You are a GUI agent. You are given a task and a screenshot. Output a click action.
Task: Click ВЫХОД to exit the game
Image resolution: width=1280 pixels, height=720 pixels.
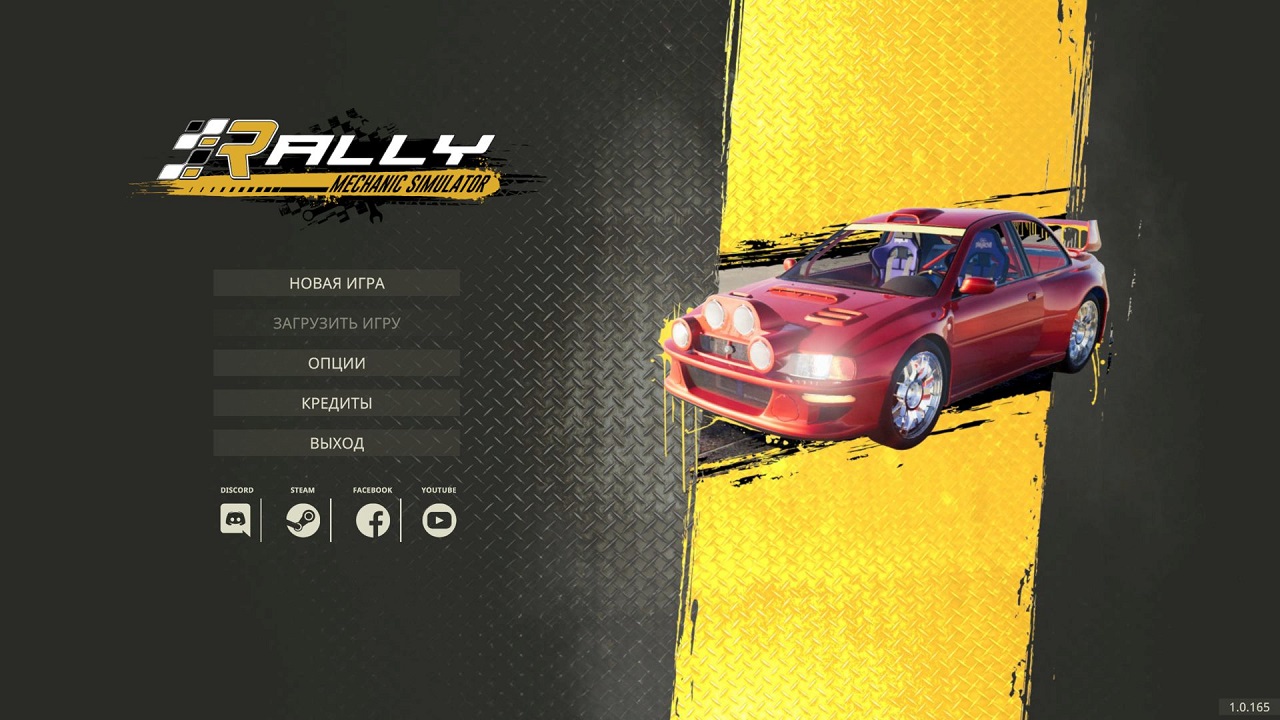tap(335, 442)
